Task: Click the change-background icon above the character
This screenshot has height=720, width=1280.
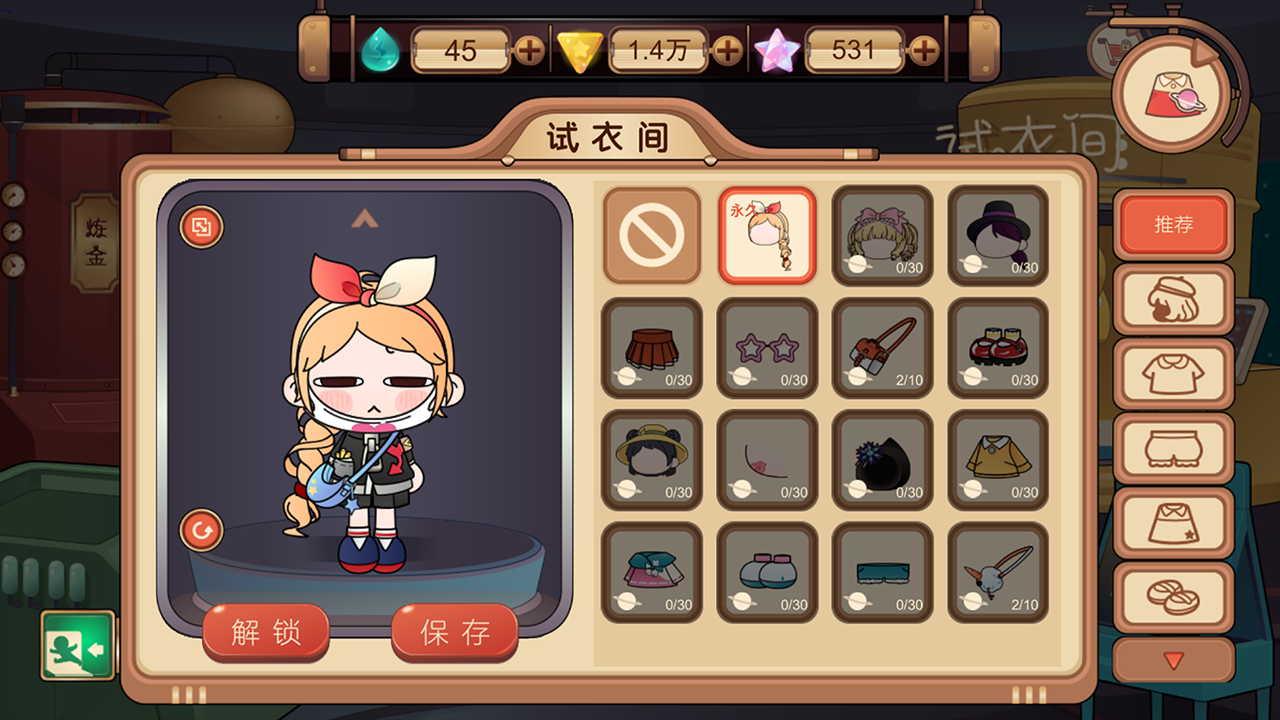Action: 200,228
